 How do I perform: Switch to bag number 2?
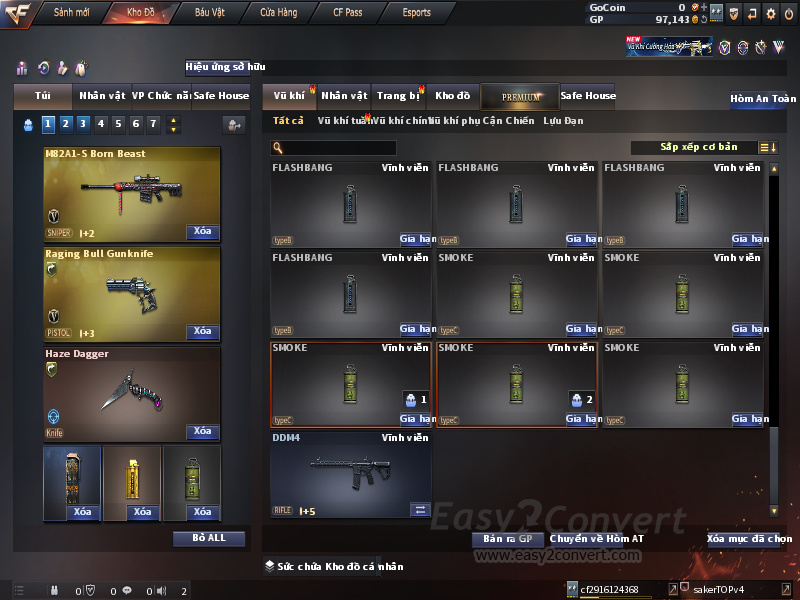[64, 124]
